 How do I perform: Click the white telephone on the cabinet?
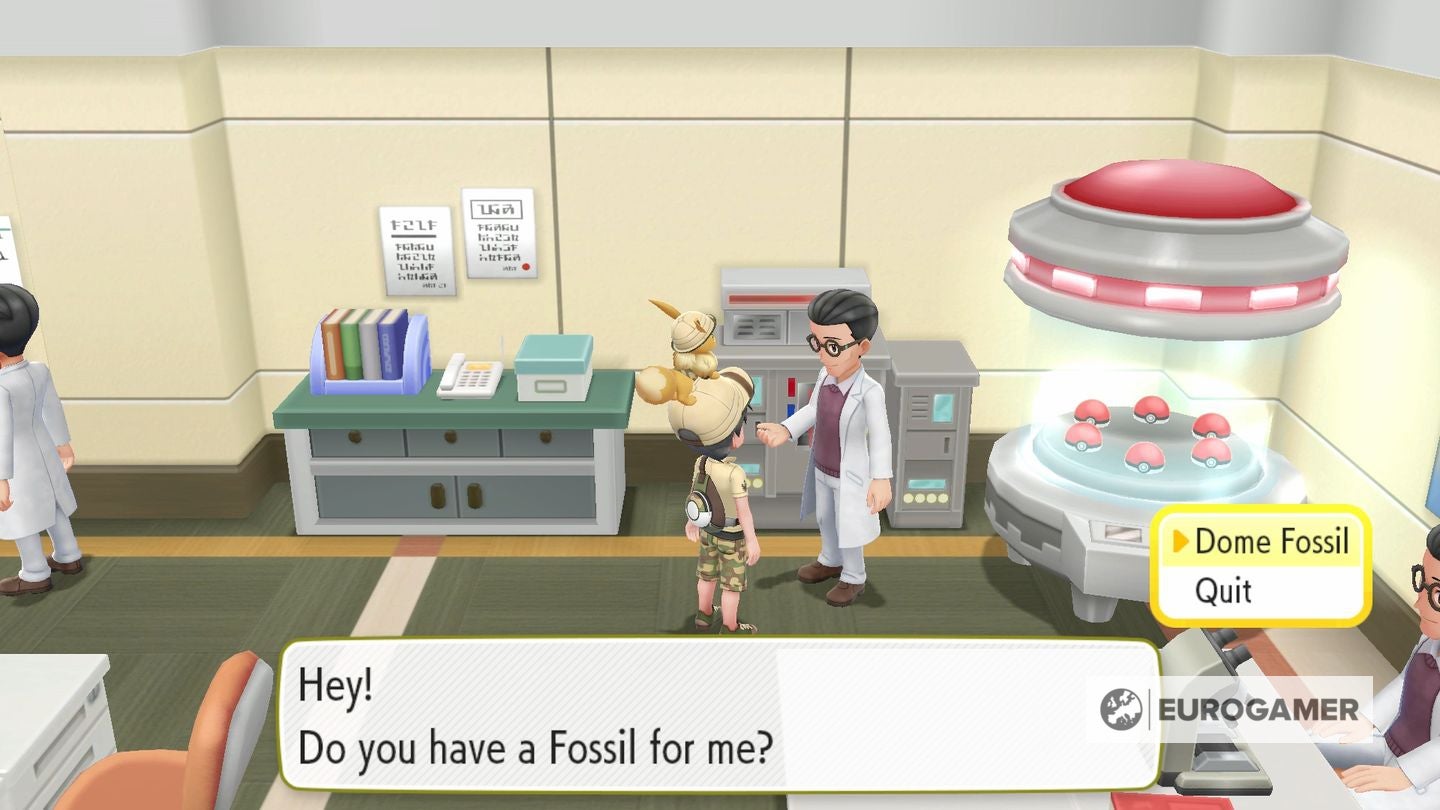click(x=470, y=375)
